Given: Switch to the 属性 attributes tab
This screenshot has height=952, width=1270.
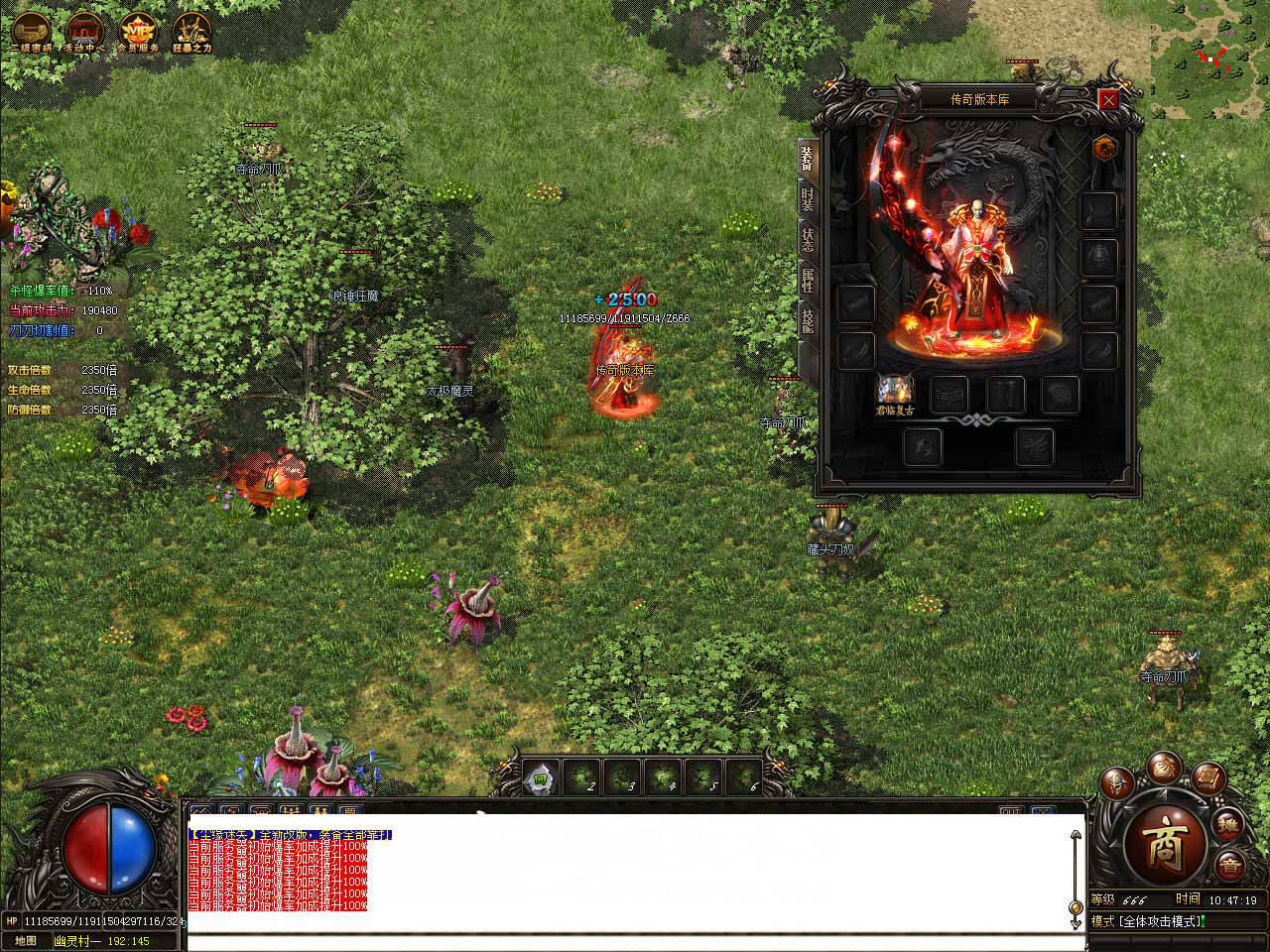Looking at the screenshot, I should (807, 280).
